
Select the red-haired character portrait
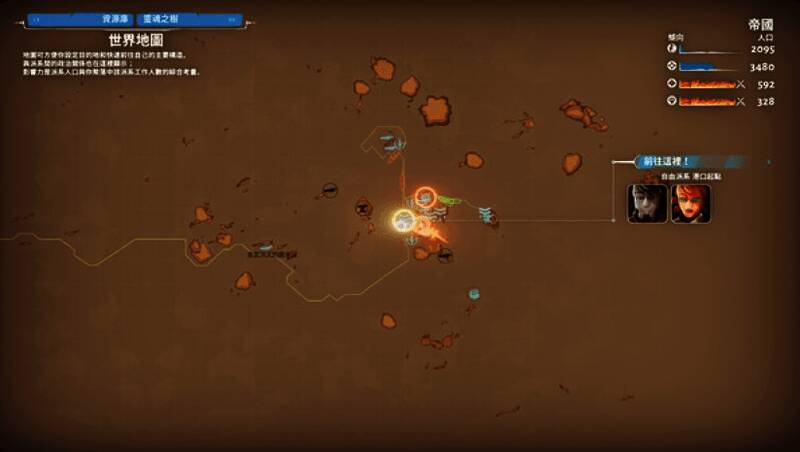coord(691,203)
